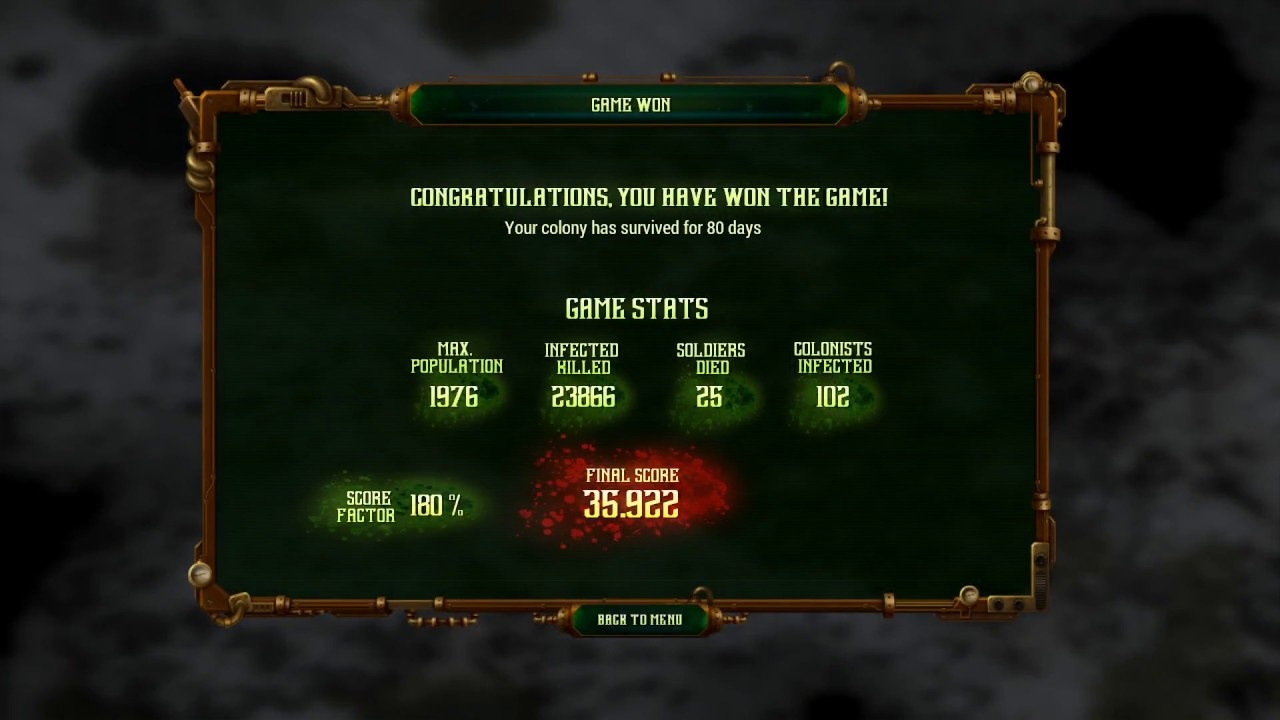Expand the red Final Score splatter
The image size is (1280, 720).
coord(630,495)
